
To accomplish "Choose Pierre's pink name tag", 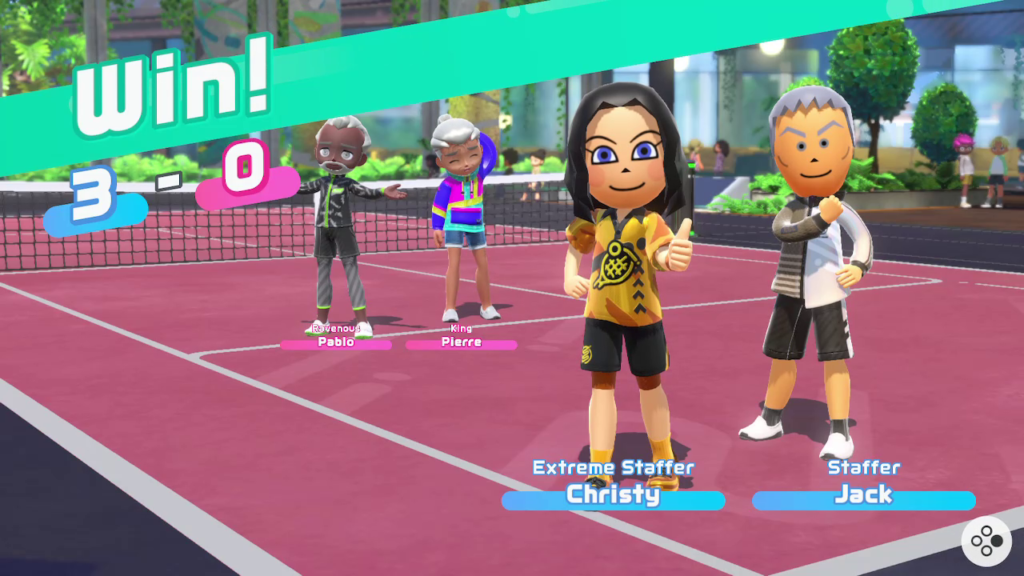I will point(461,343).
